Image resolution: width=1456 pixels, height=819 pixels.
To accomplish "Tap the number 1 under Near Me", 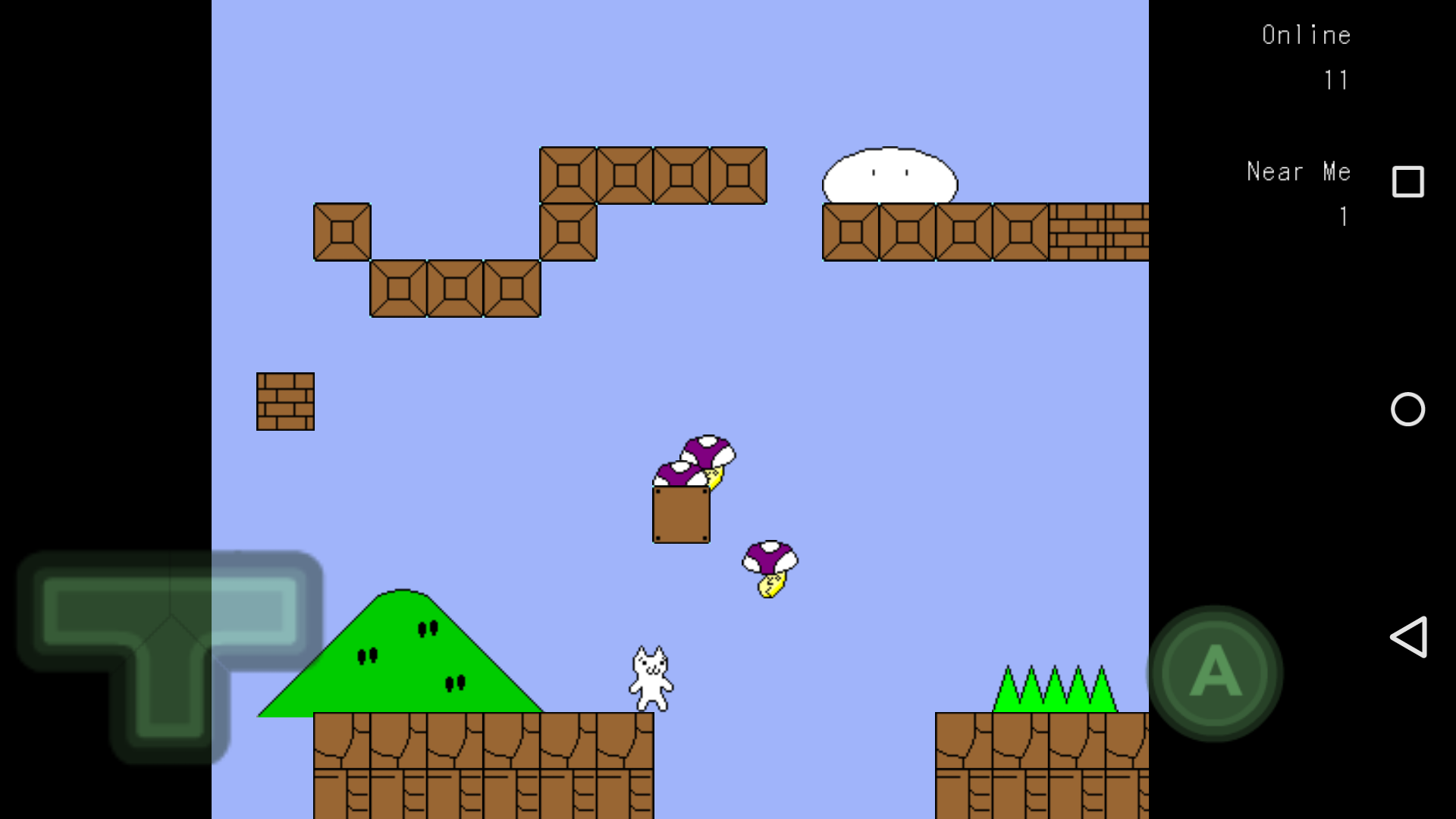I will 1343,218.
